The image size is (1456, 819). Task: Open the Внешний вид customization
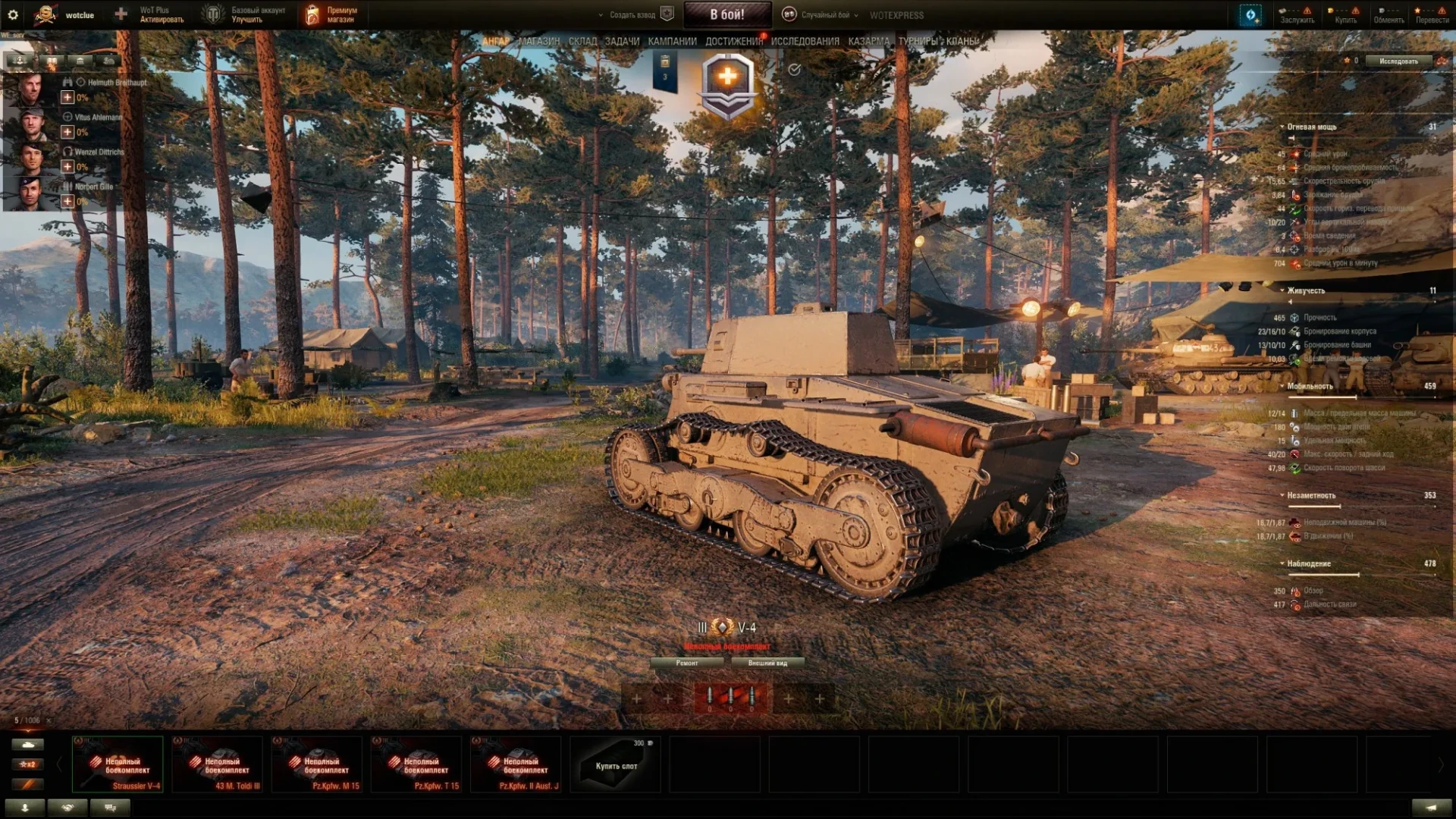tap(767, 663)
